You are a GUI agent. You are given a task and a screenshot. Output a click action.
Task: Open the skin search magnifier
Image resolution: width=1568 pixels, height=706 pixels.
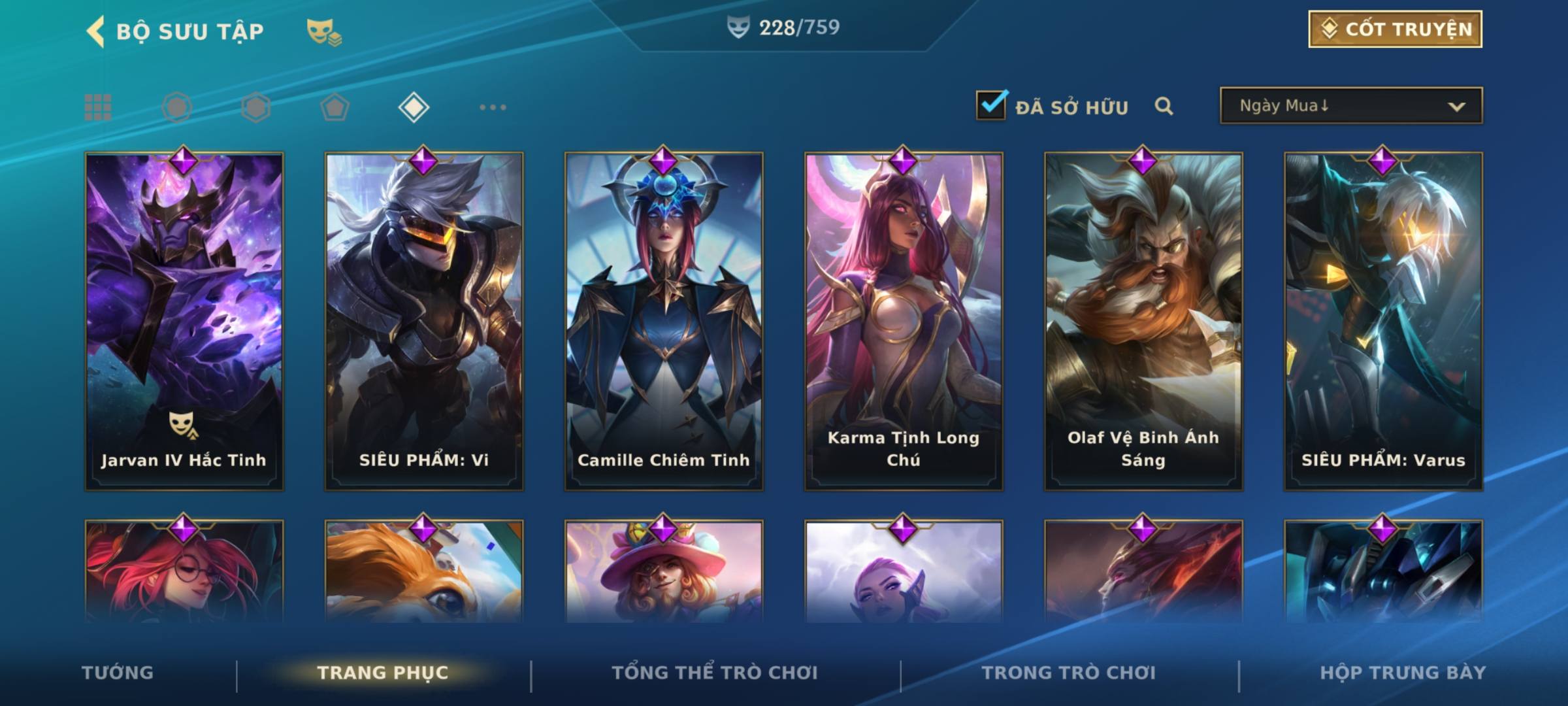click(x=1164, y=106)
